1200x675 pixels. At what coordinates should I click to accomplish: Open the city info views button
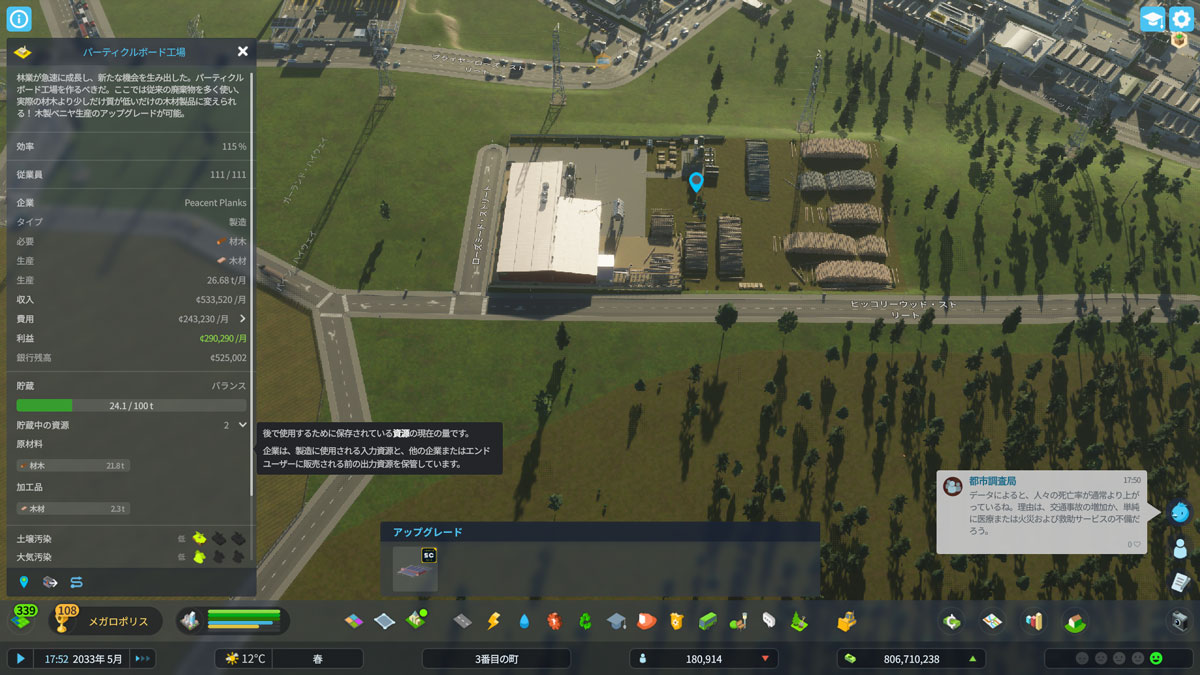click(x=19, y=19)
